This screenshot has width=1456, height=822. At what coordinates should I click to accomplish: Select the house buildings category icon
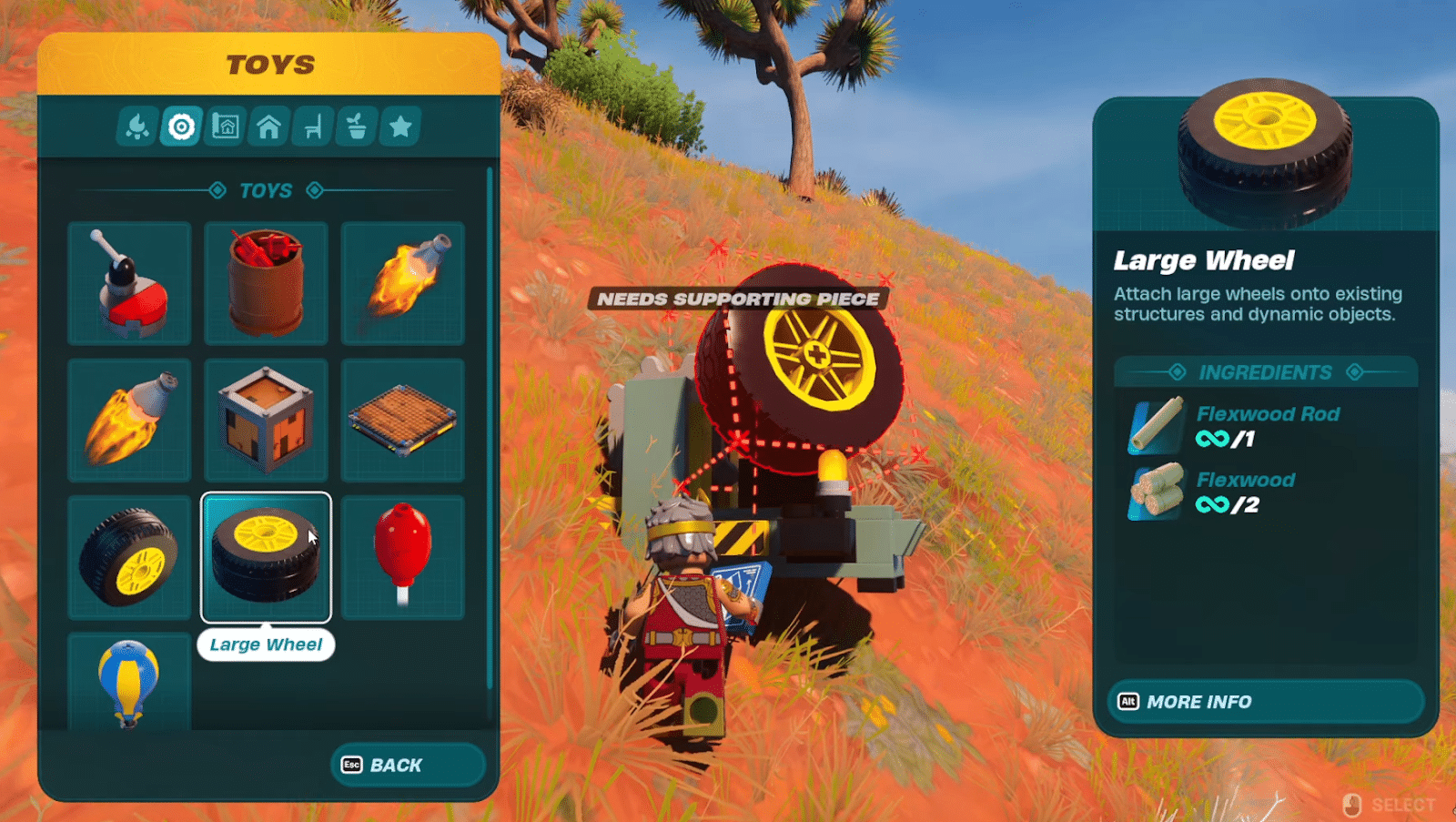[269, 127]
